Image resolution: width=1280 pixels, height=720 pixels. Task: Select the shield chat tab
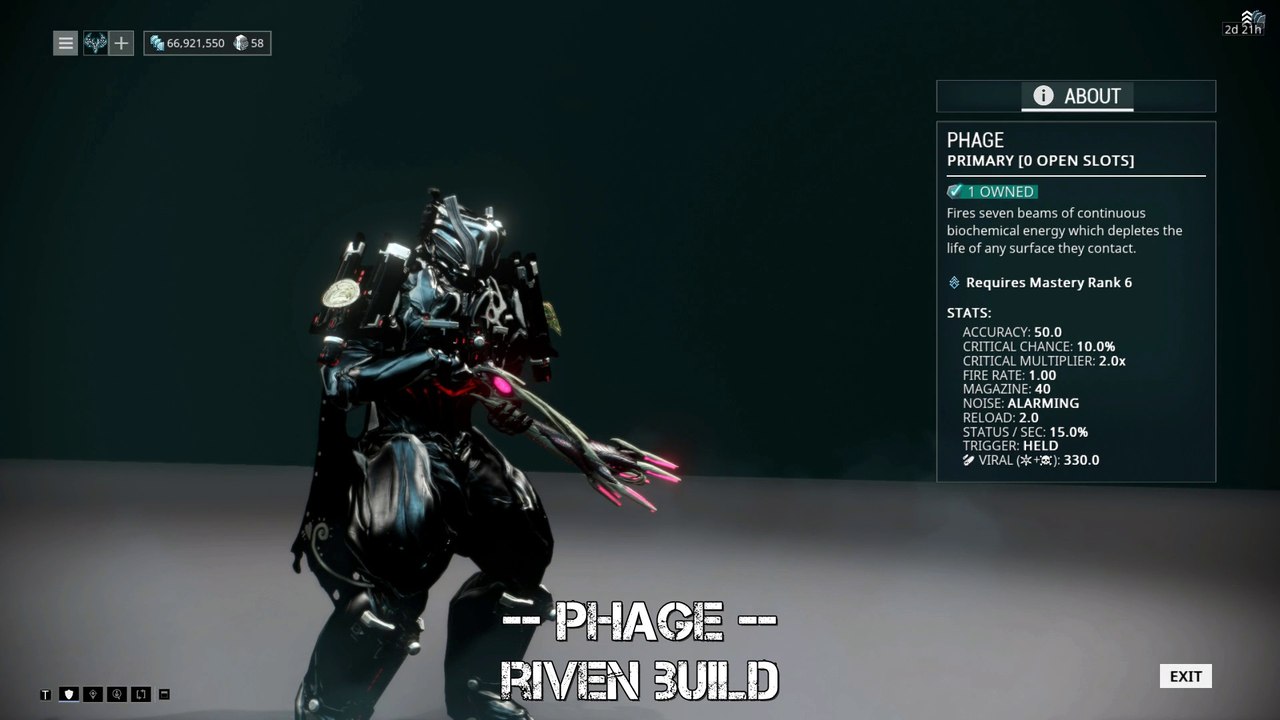[x=69, y=694]
